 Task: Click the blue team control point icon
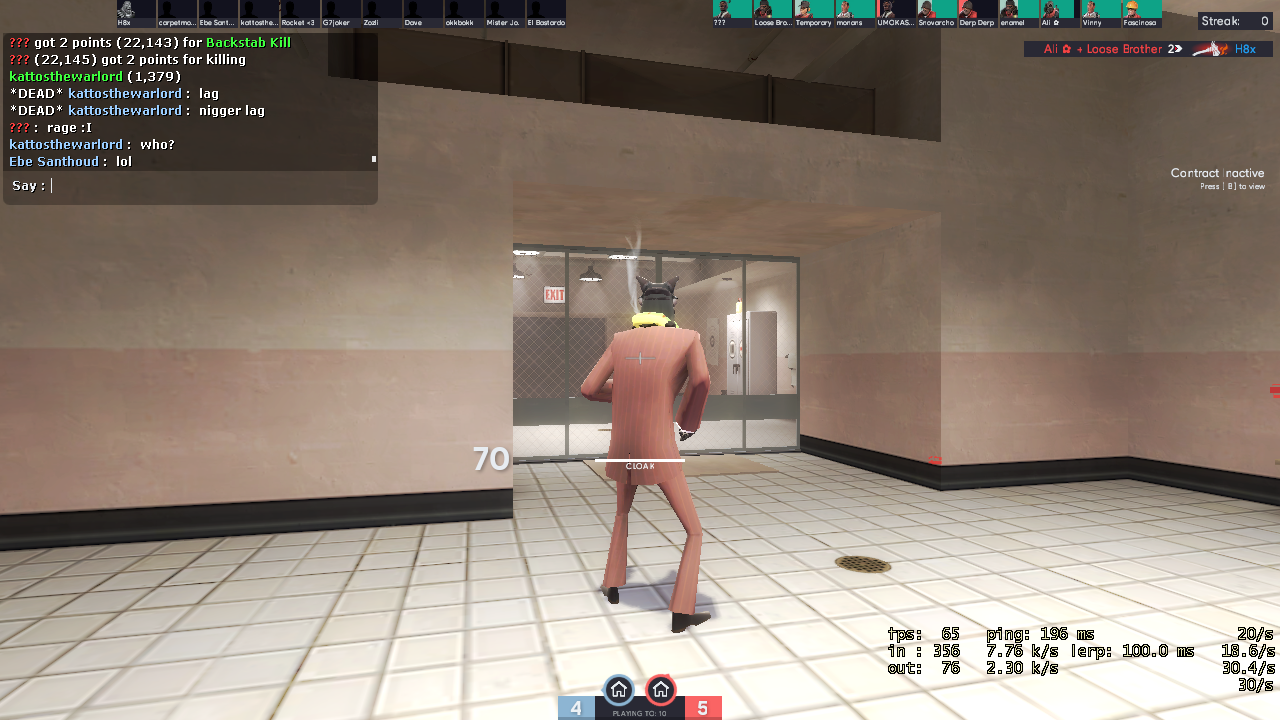pos(619,690)
